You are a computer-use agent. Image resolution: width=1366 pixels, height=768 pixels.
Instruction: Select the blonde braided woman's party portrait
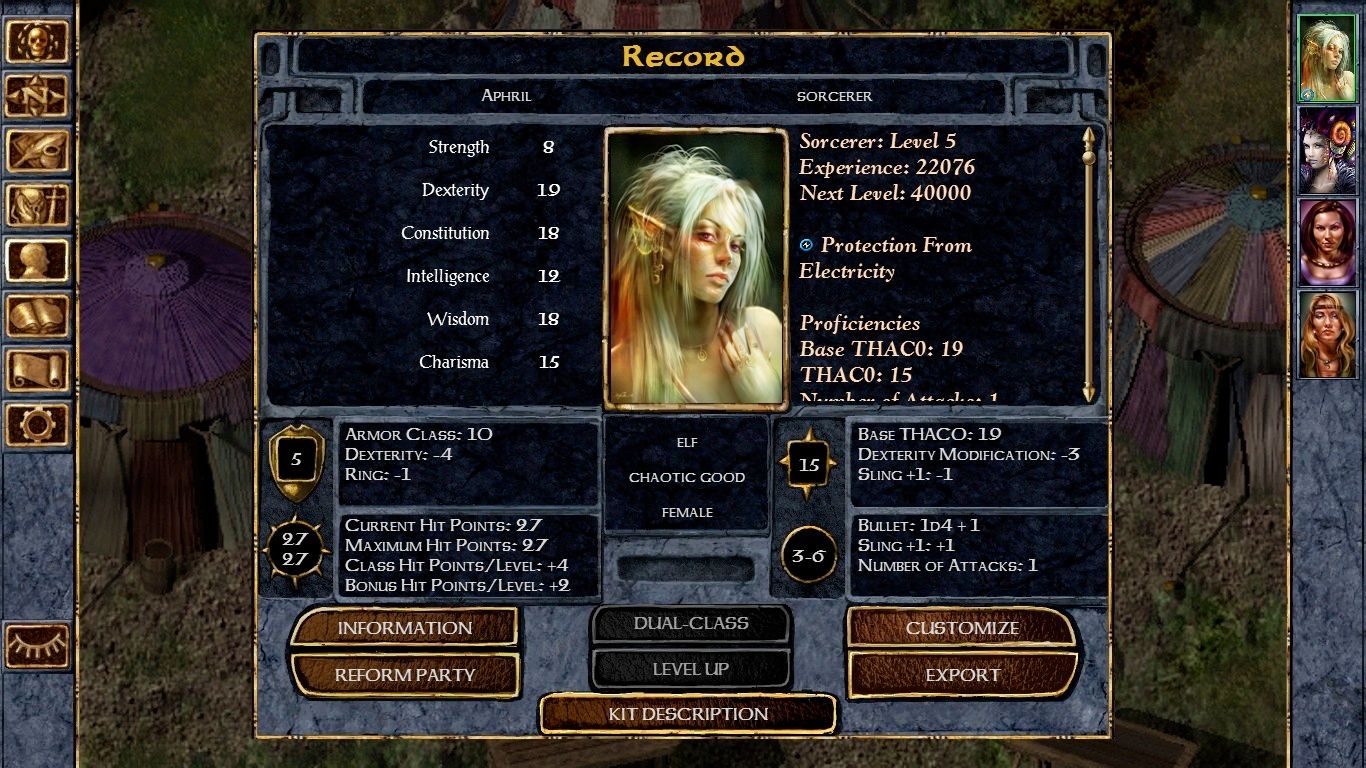[x=1327, y=335]
